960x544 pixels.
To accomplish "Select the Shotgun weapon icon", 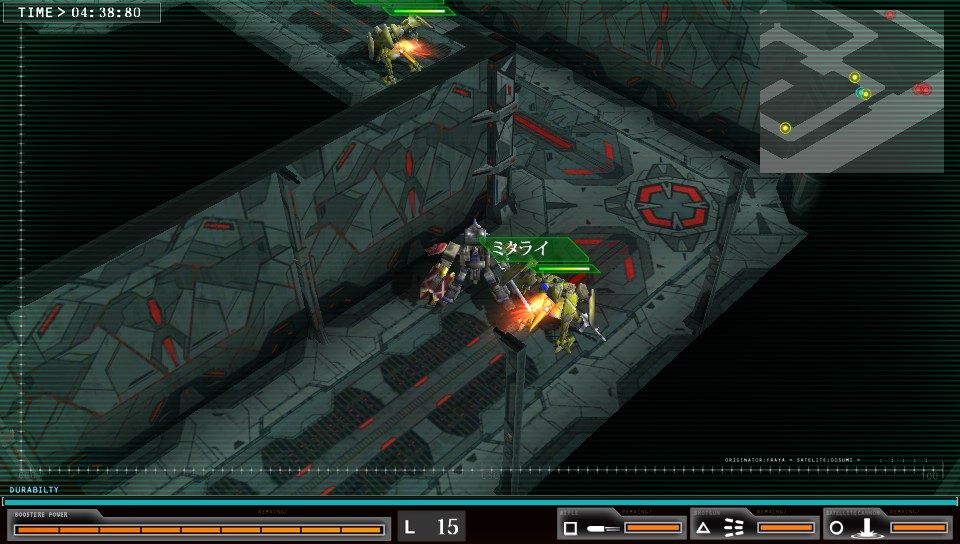I will (722, 527).
